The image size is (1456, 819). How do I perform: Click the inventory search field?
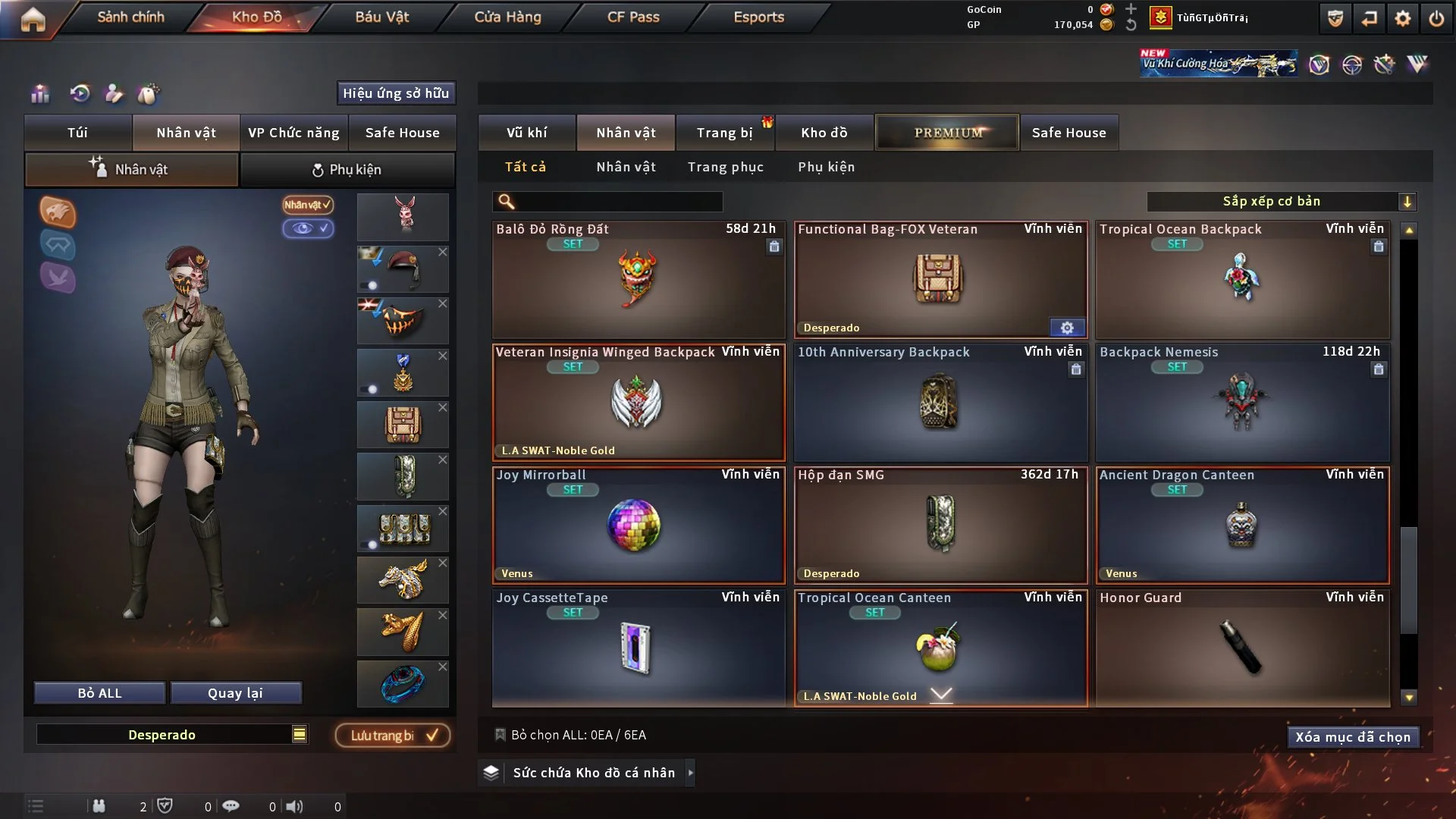pos(618,202)
